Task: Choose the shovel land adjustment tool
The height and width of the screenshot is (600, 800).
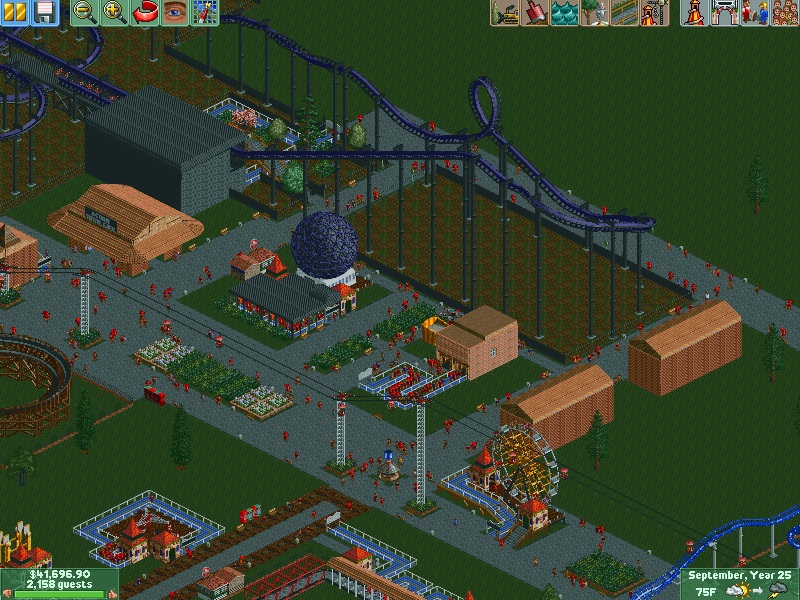Action: click(x=535, y=13)
